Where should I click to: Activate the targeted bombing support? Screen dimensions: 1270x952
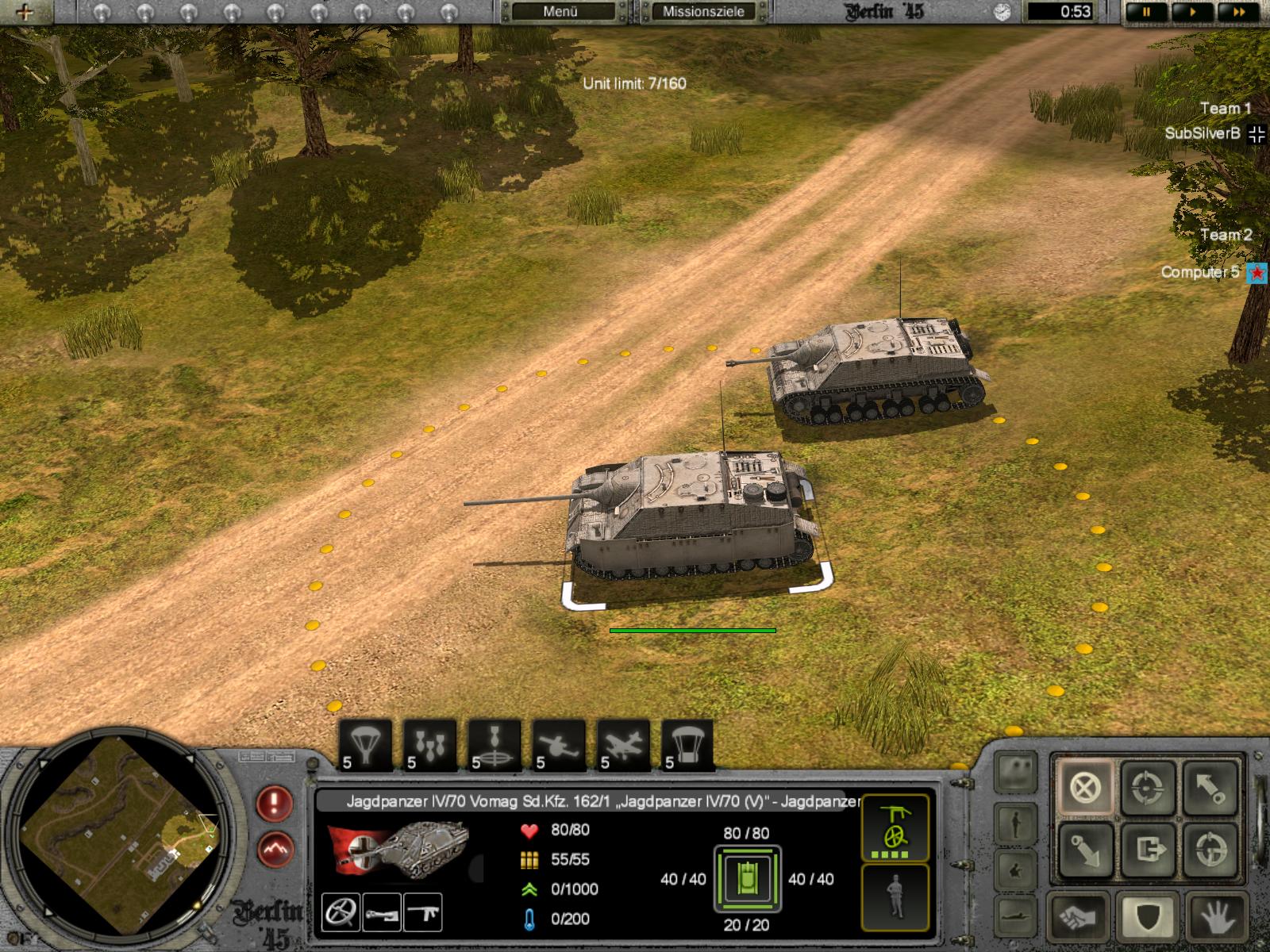point(495,746)
